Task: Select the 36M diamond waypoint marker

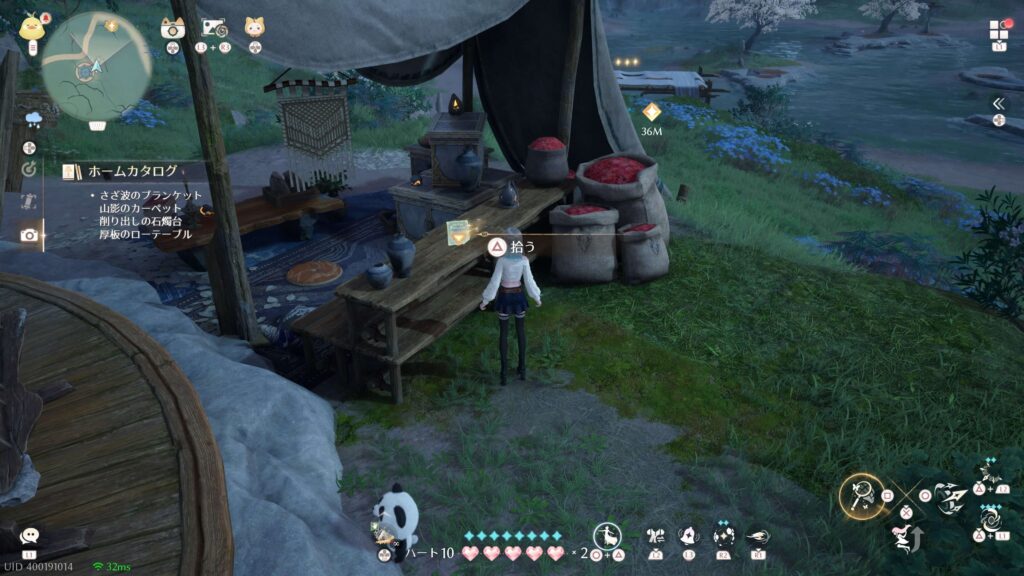Action: point(651,112)
